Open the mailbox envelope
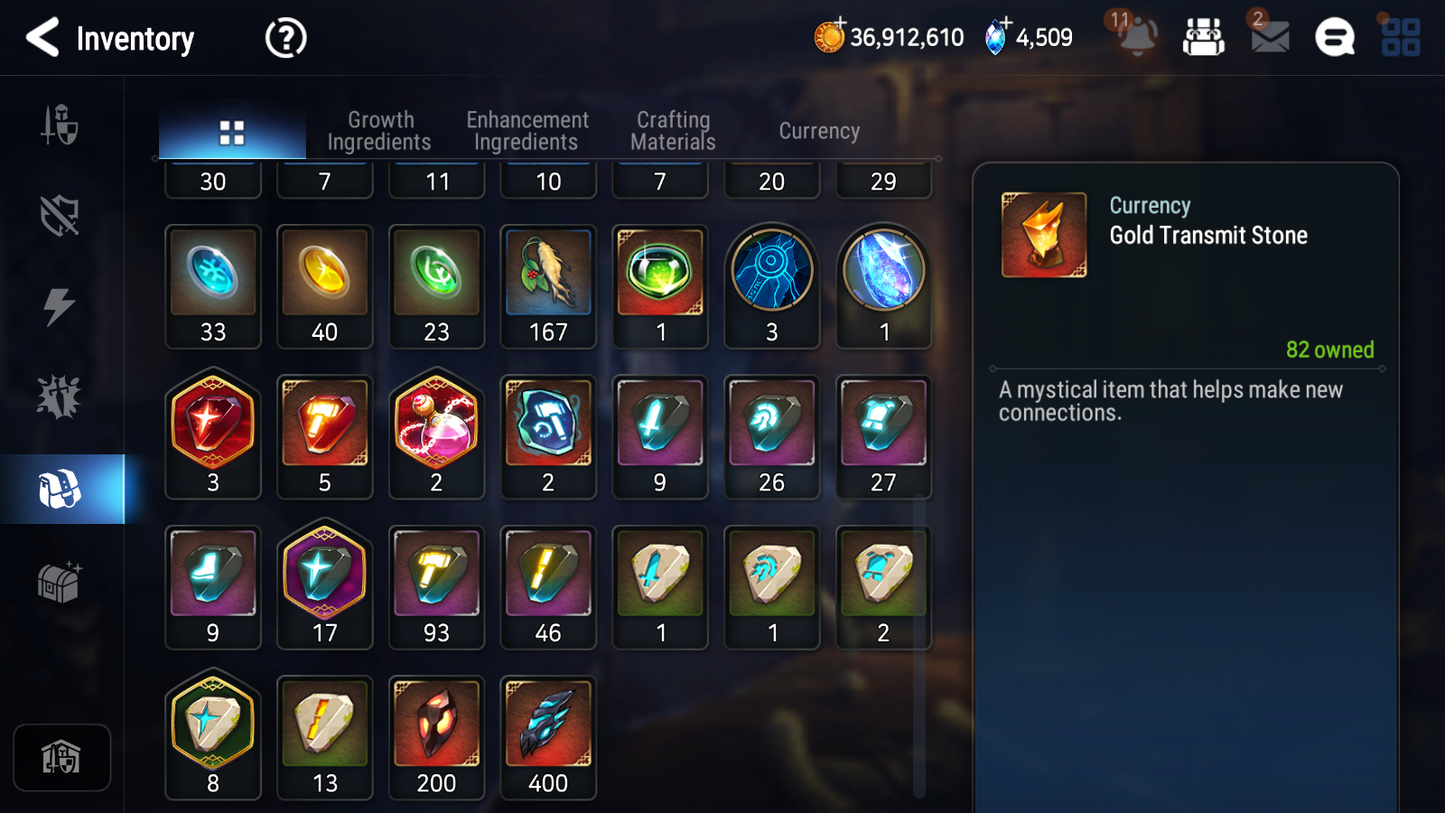 click(x=1270, y=38)
